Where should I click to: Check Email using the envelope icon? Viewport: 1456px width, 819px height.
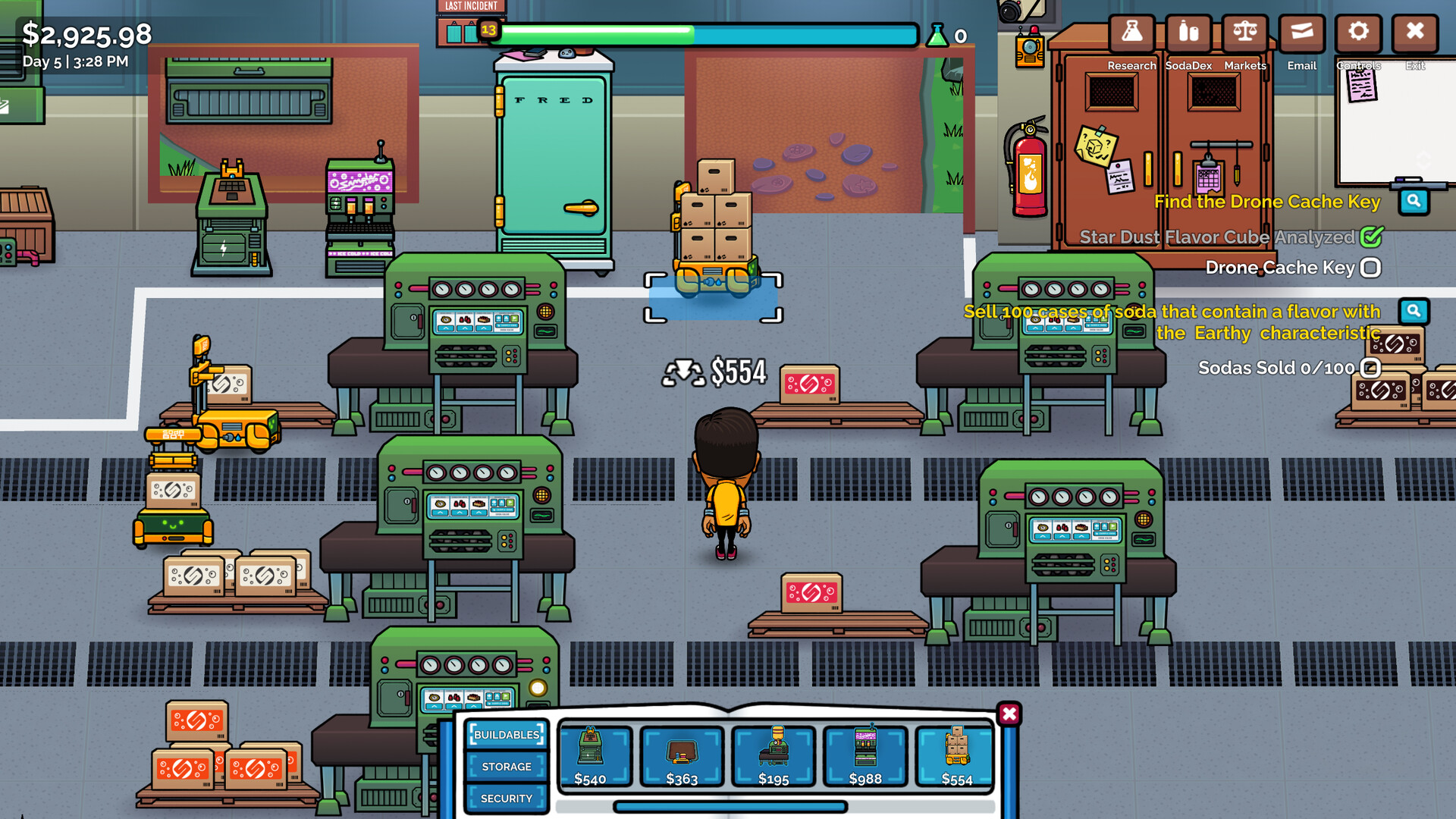point(1301,33)
